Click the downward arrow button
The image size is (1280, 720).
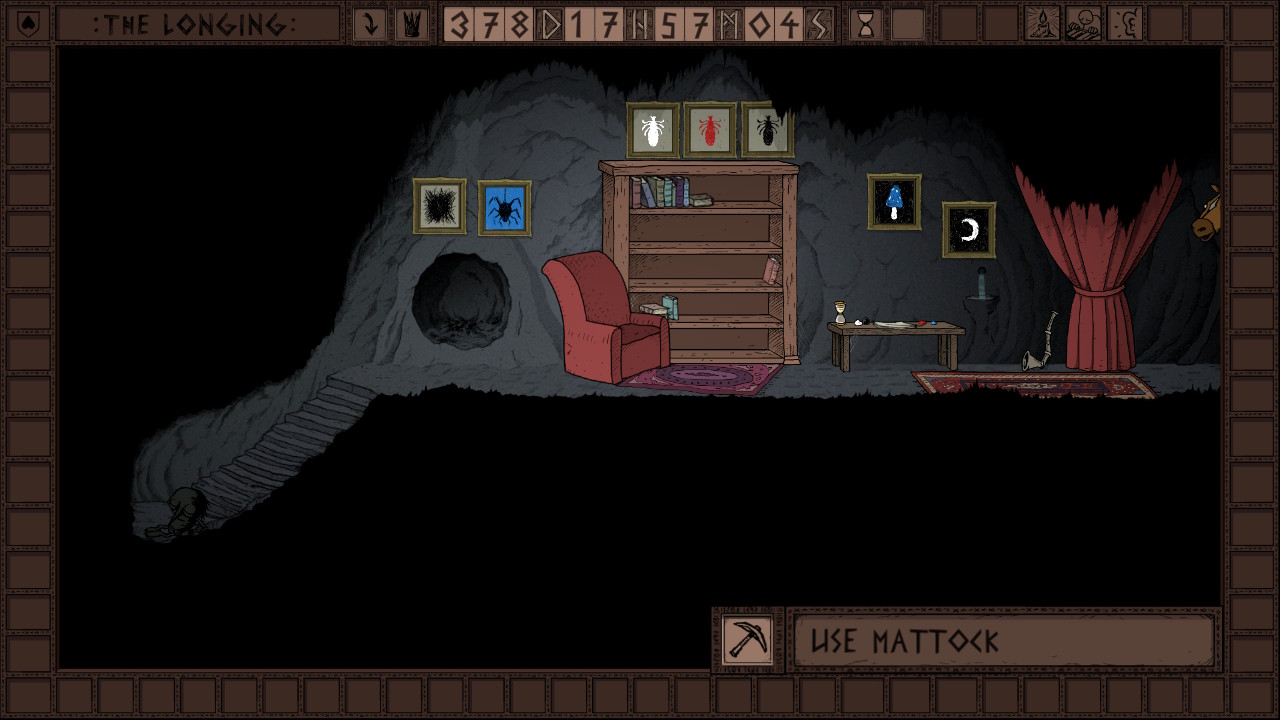pyautogui.click(x=370, y=24)
